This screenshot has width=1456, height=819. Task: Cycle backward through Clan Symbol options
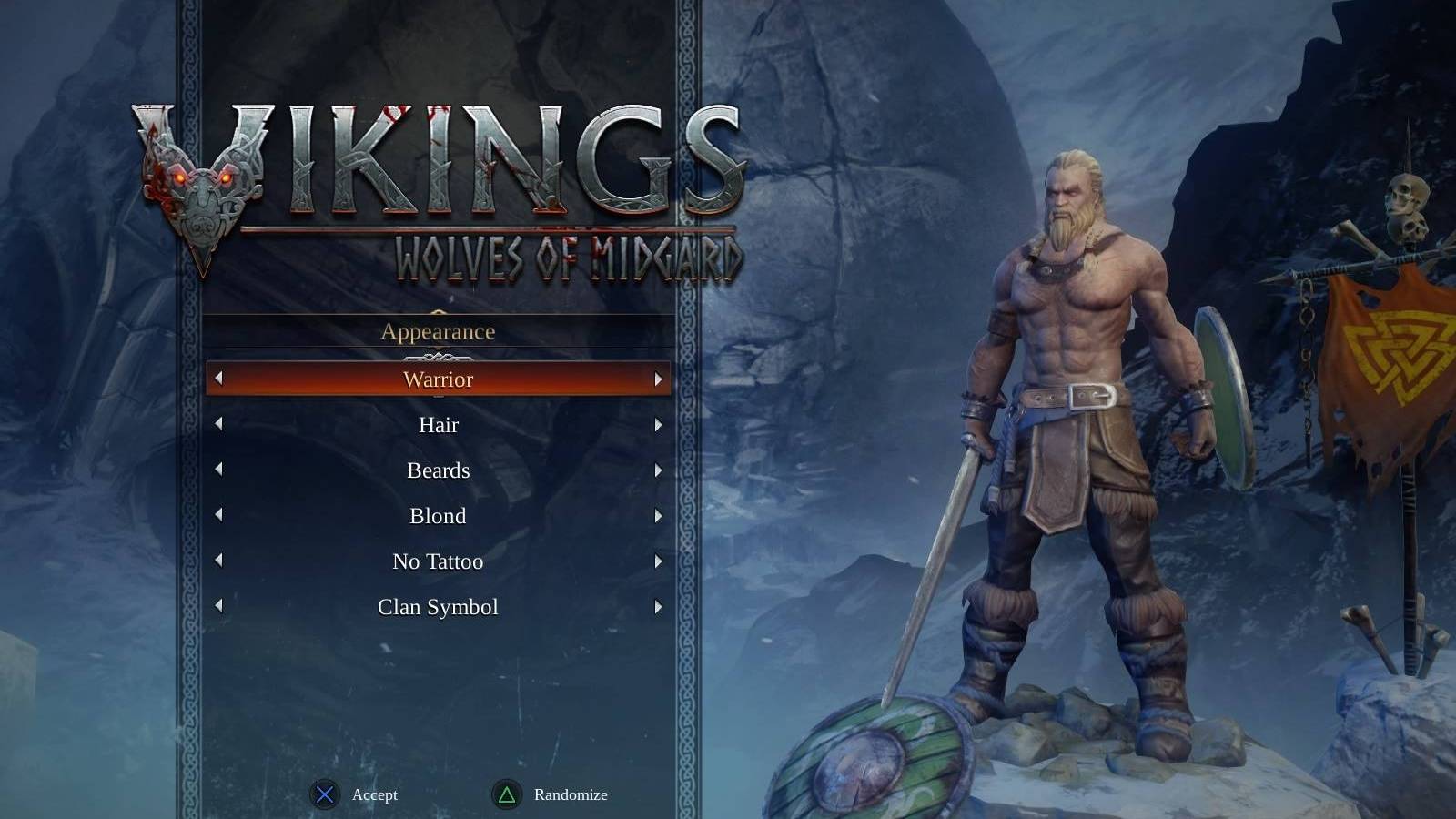click(x=218, y=606)
